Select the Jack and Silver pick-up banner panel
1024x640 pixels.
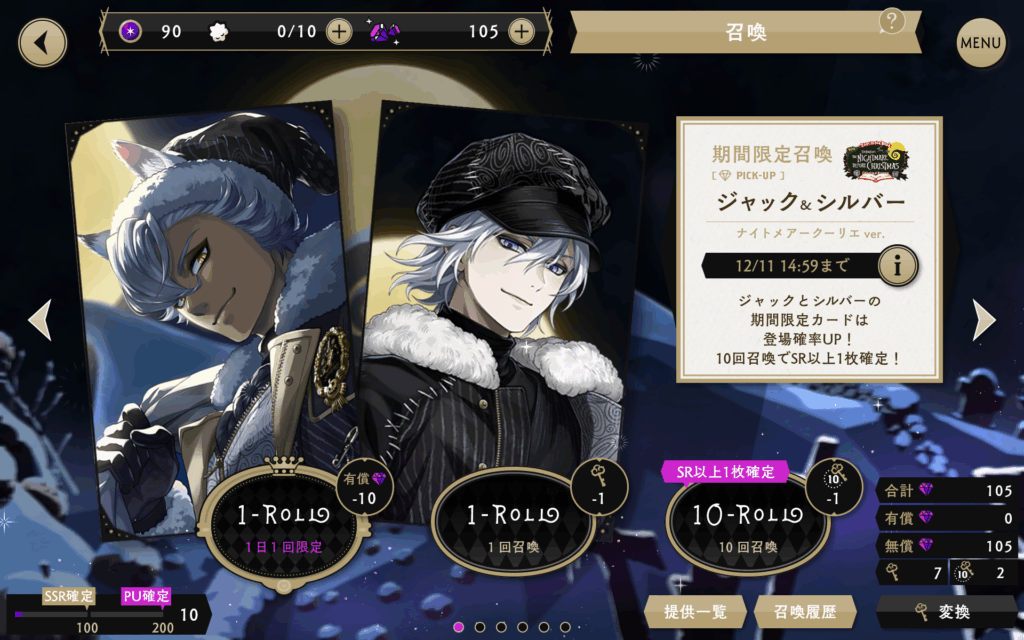coord(809,250)
